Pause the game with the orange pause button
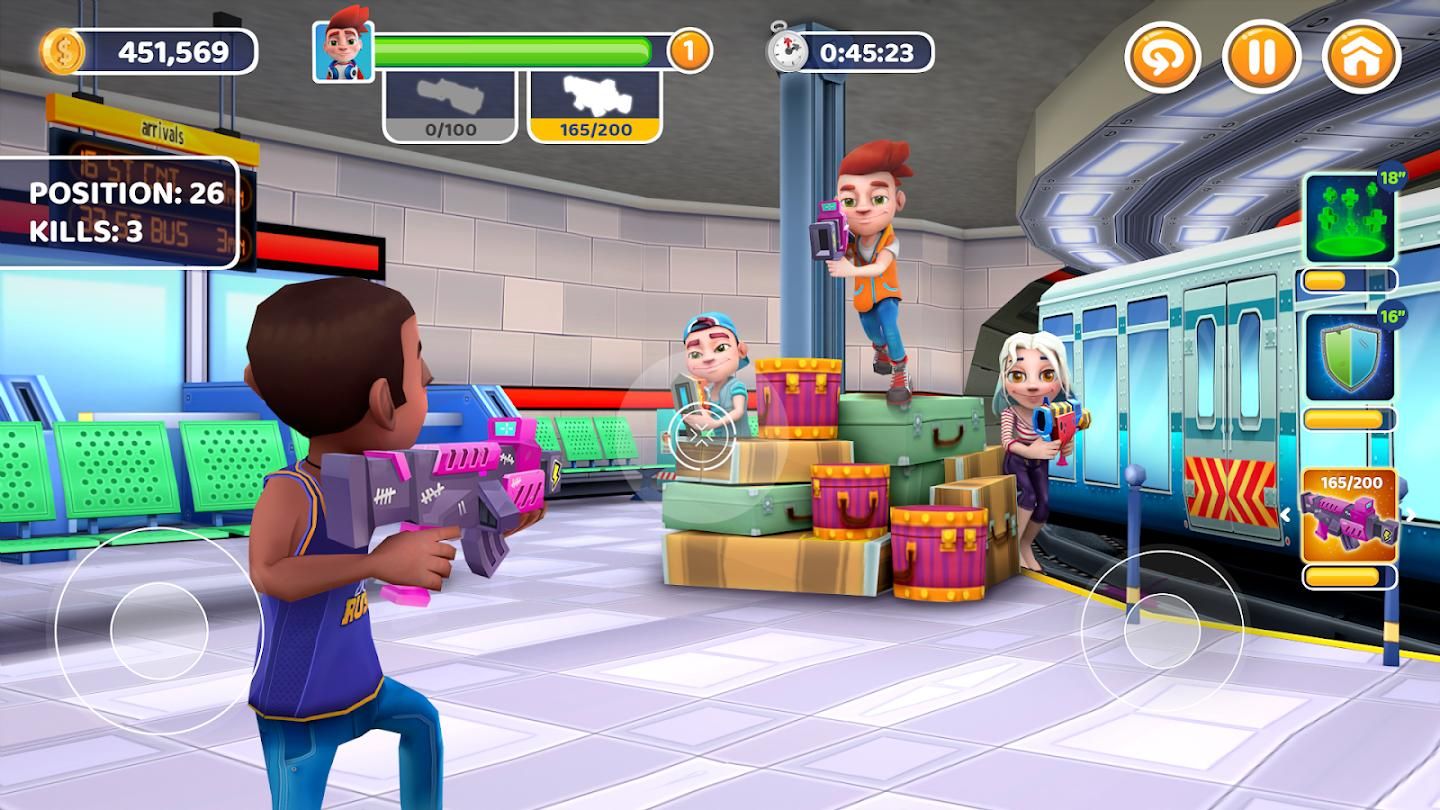Screen dimensions: 1440x810 (1261, 56)
